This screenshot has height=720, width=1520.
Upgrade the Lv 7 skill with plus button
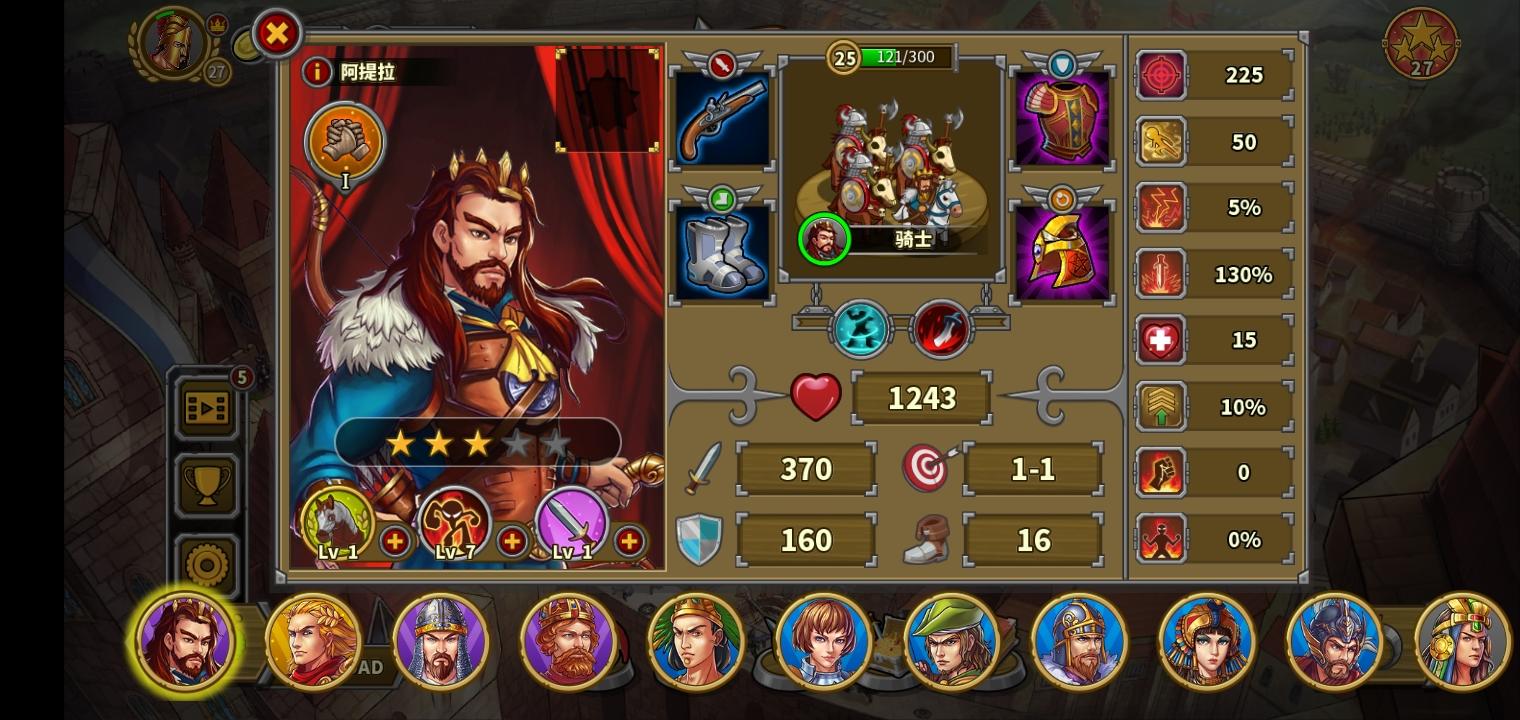point(513,542)
